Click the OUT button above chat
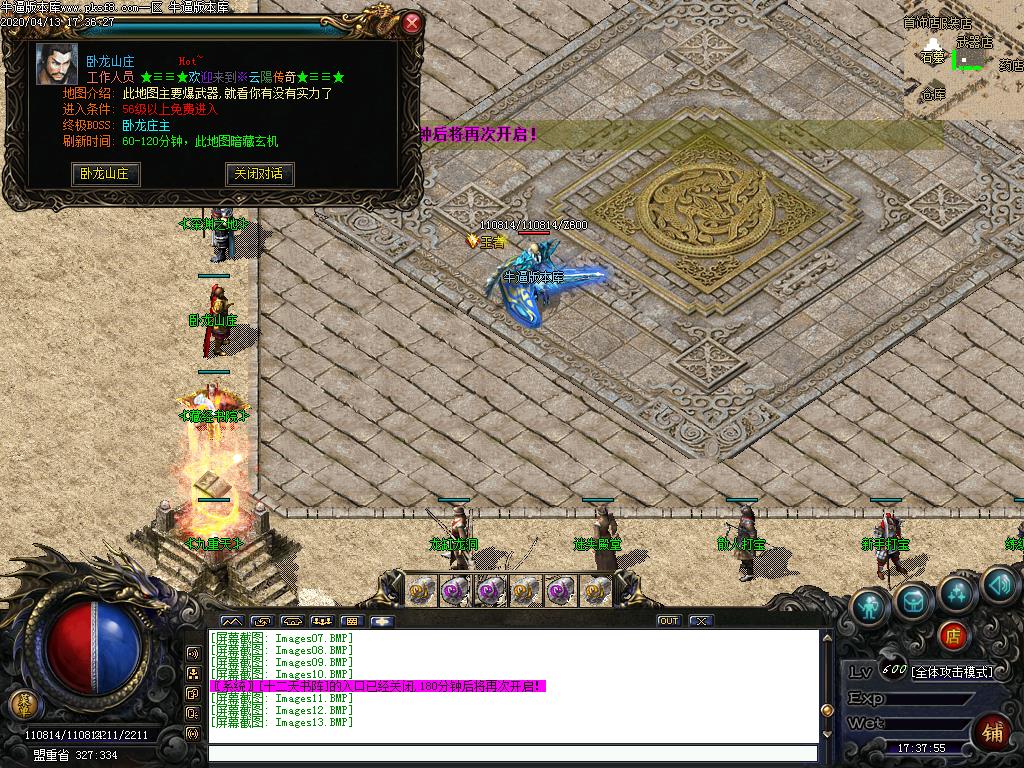Image resolution: width=1024 pixels, height=768 pixels. [x=668, y=621]
